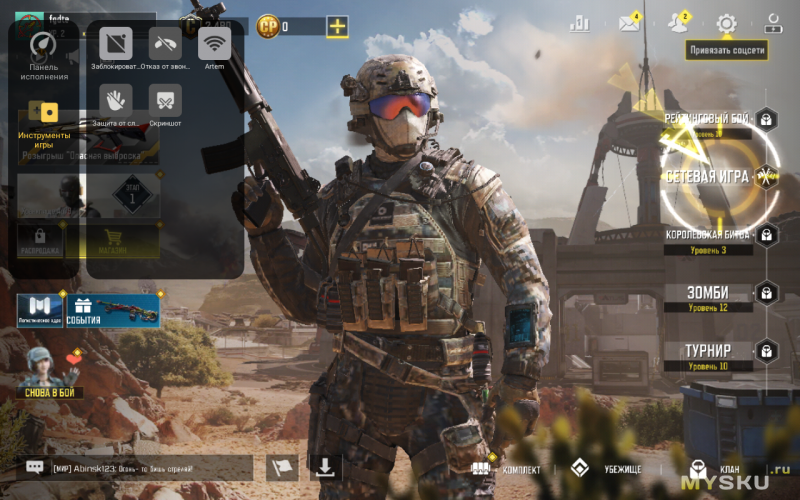The image size is (800, 500).
Task: Choose the locked Рейтинговый бой mode
Action: click(708, 119)
